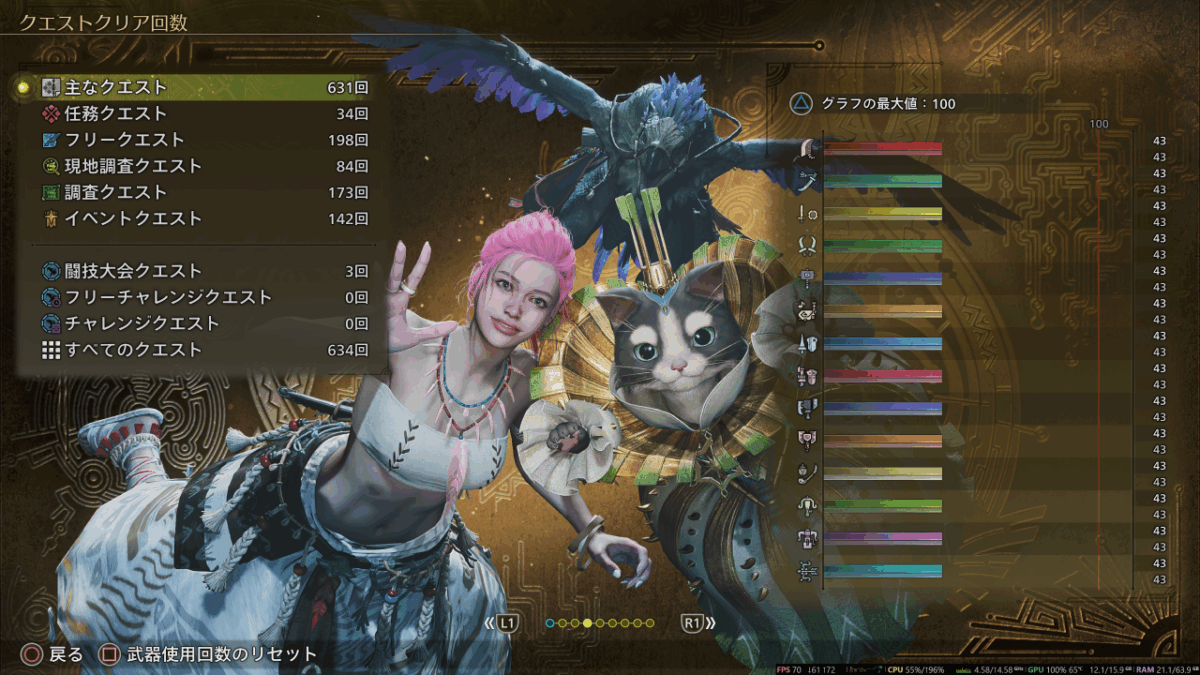
Task: Select the 主なクエスト row
Action: click(x=200, y=88)
